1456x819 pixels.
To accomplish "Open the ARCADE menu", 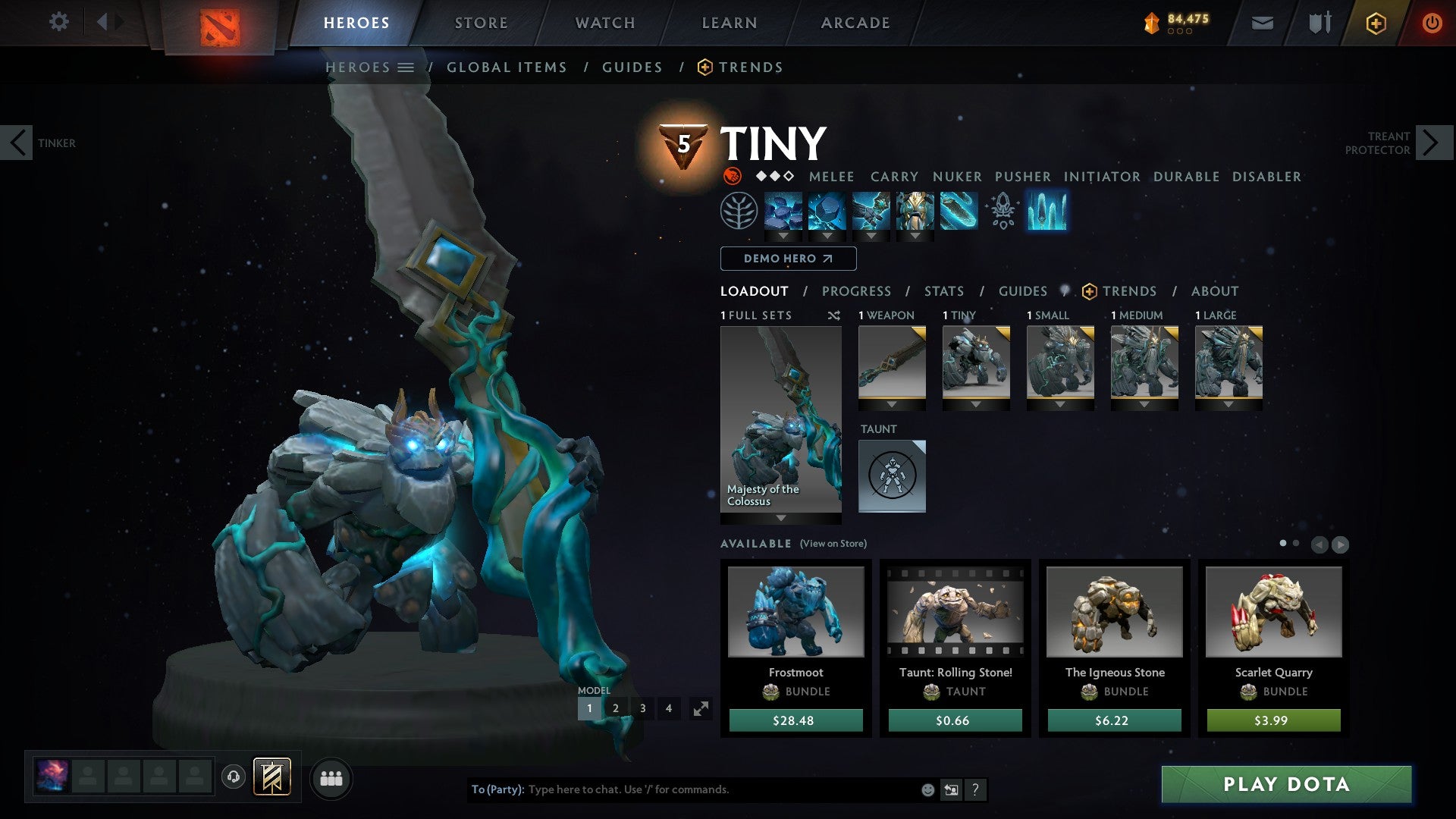I will [x=855, y=23].
